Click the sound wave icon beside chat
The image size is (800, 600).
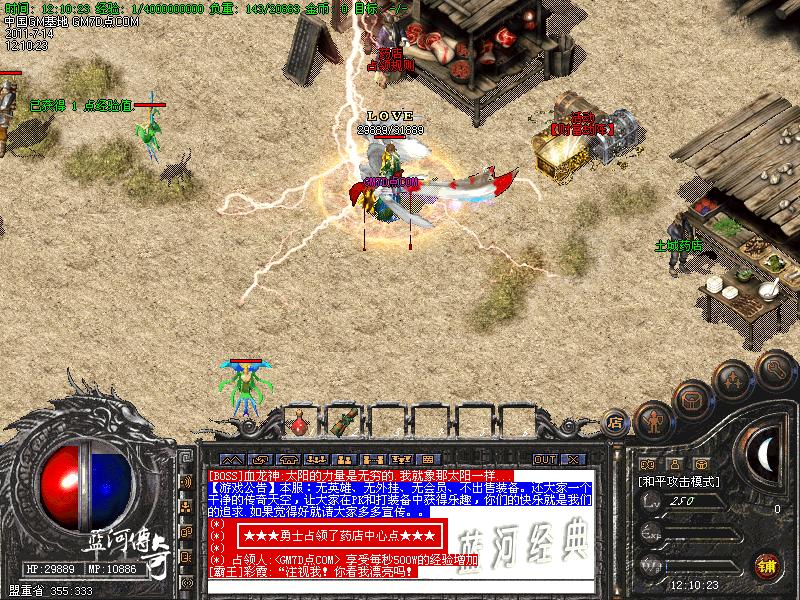pyautogui.click(x=186, y=481)
